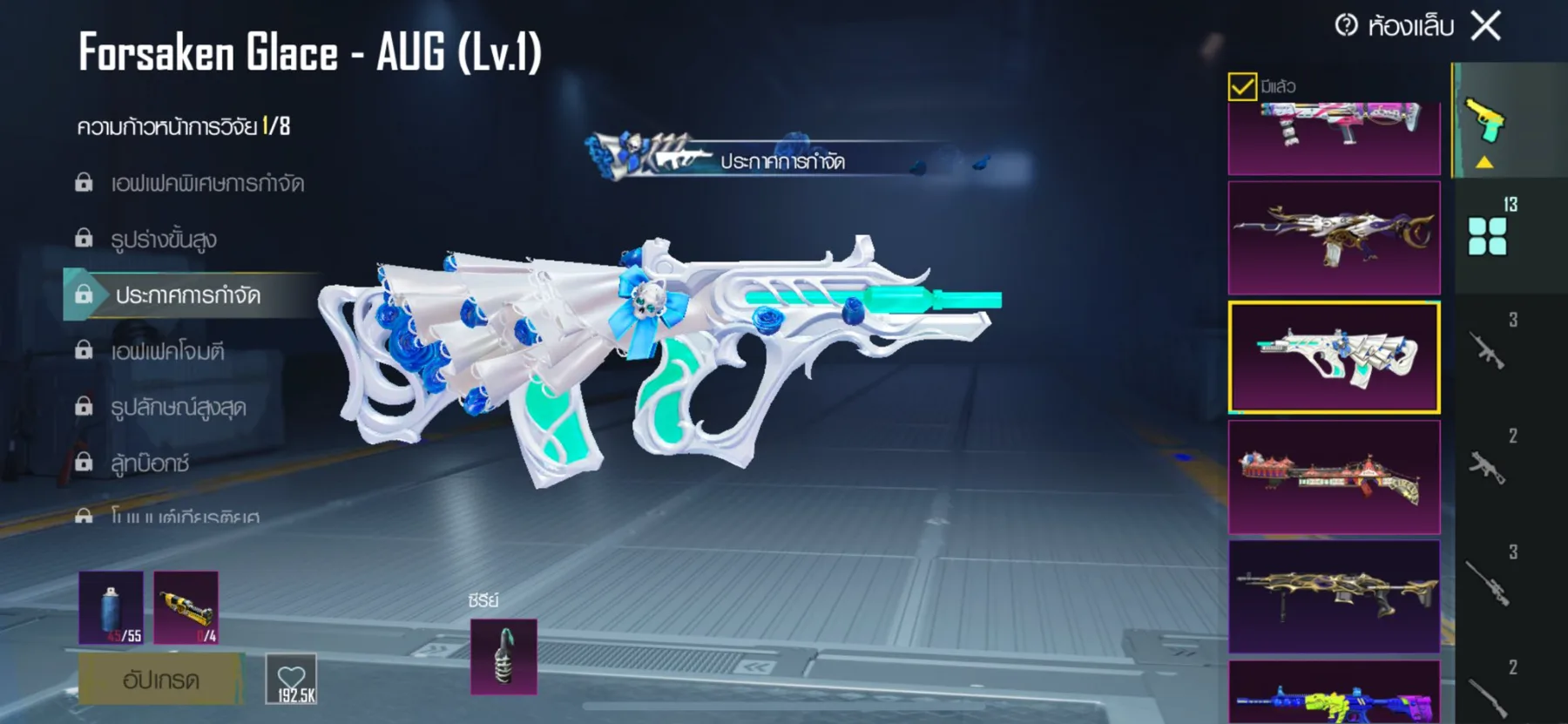Show the เอฟเฟคโจมตี research entry
Screen dimensions: 1568x724
click(x=167, y=351)
